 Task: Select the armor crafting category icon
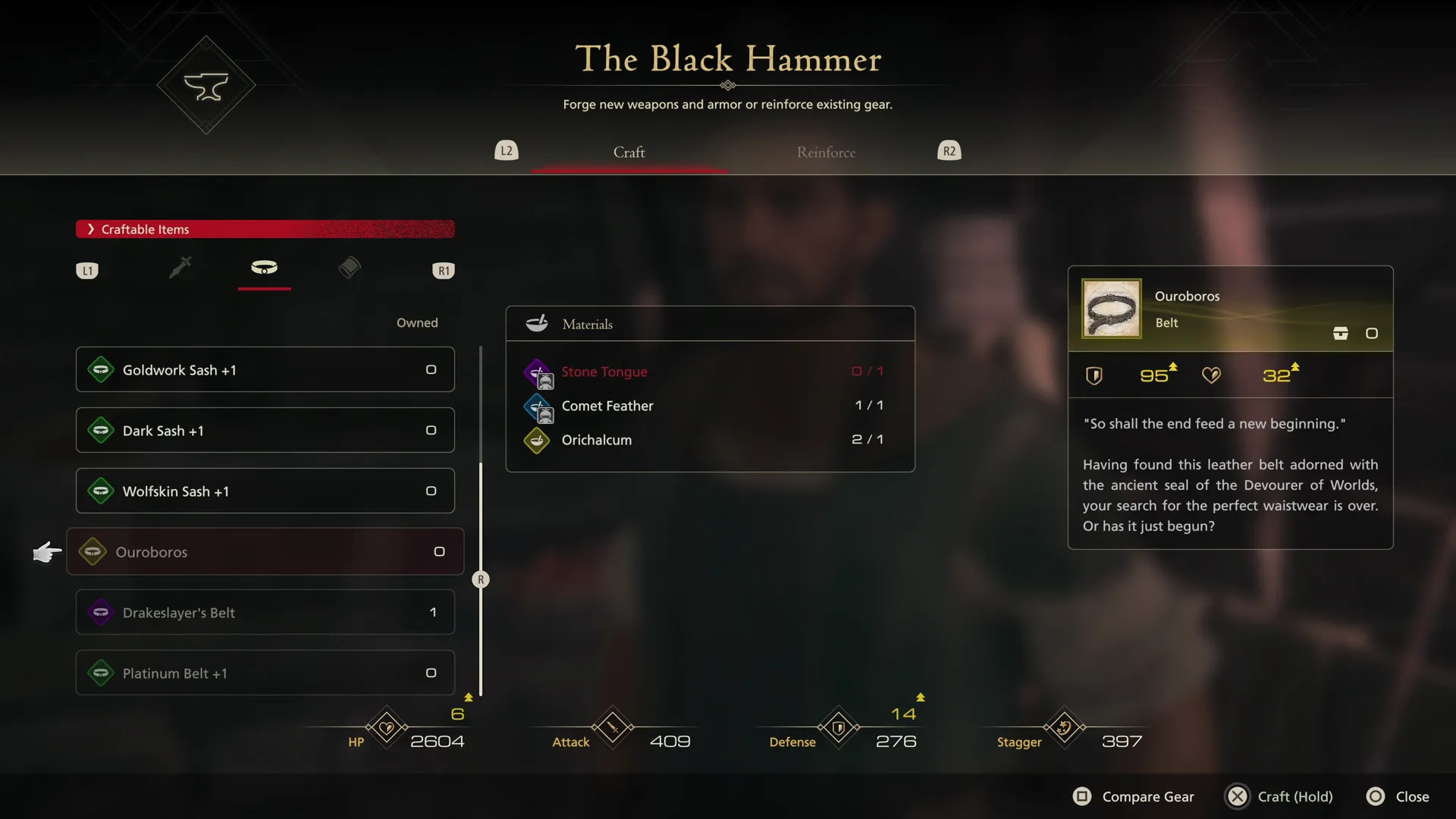349,268
